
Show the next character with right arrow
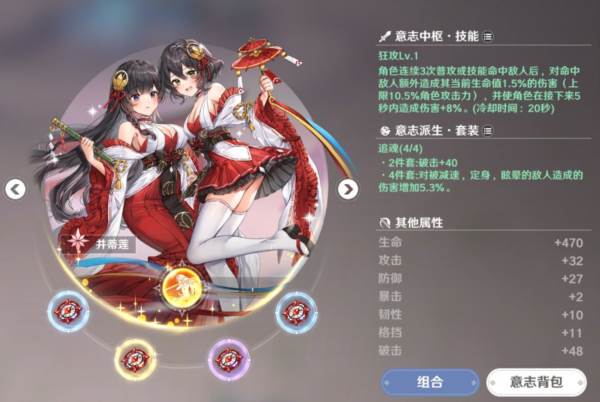(347, 189)
